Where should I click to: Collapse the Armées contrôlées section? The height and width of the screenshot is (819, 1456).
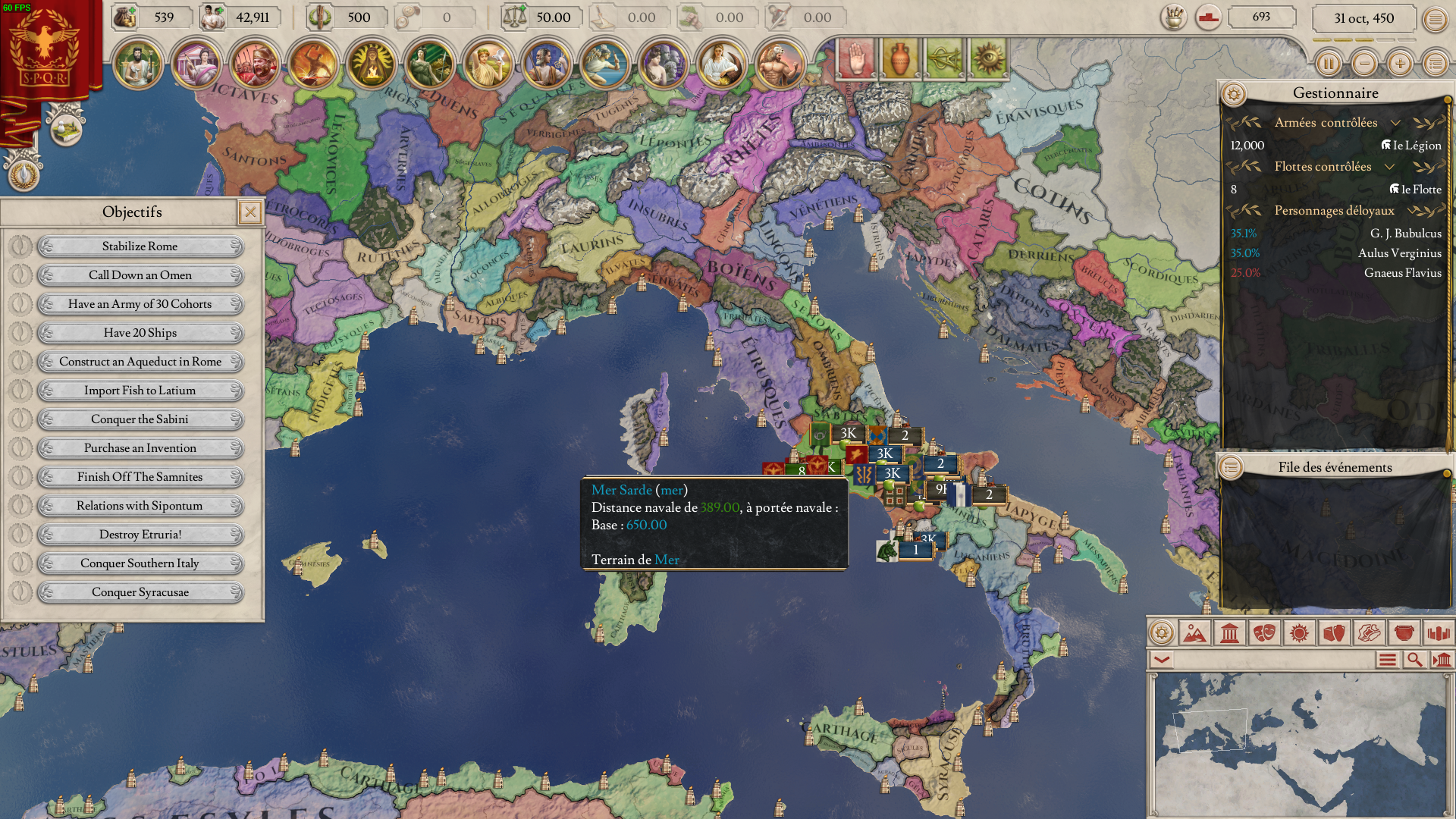(1395, 123)
